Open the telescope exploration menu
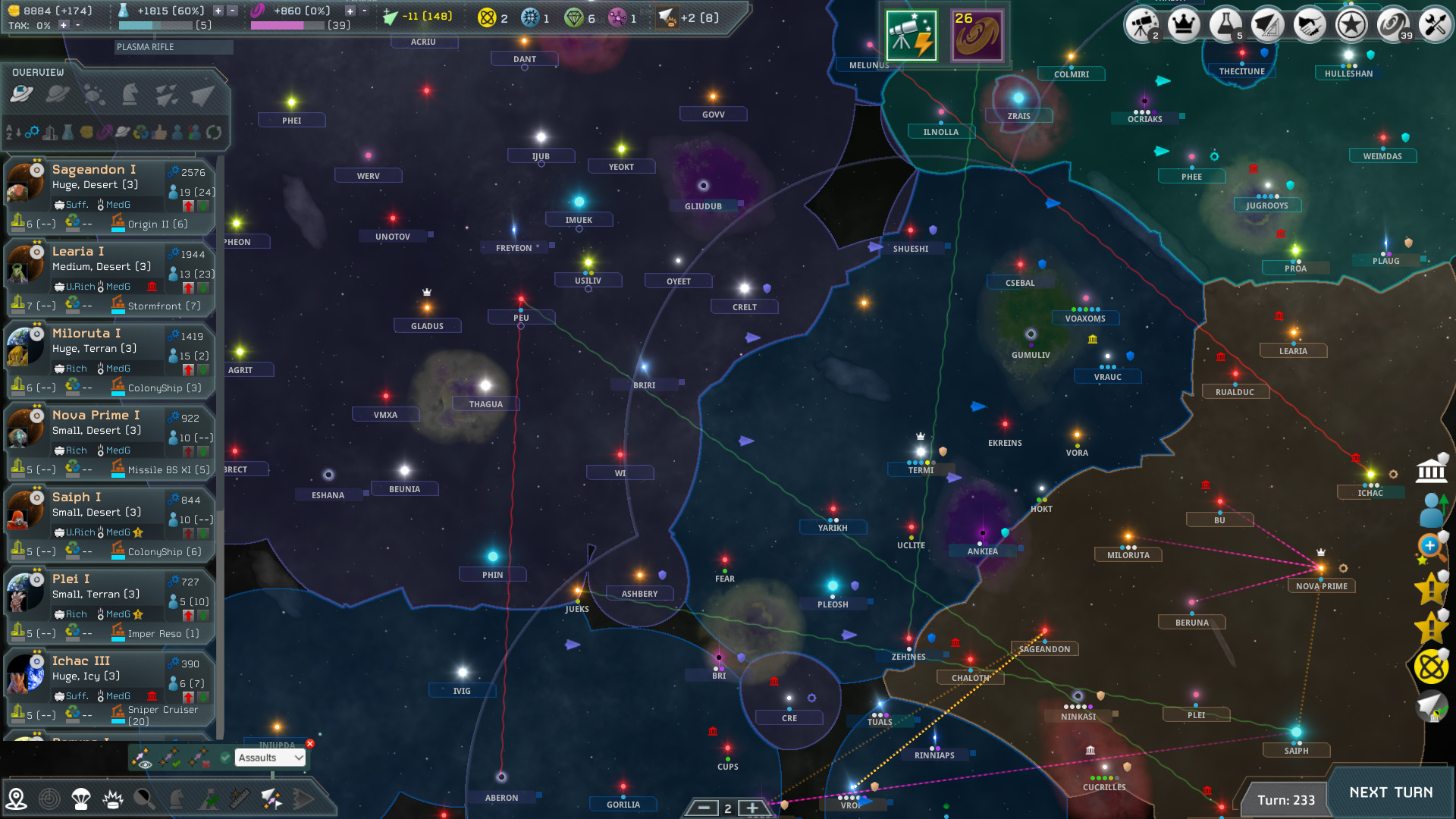This screenshot has height=819, width=1456. tap(1142, 24)
